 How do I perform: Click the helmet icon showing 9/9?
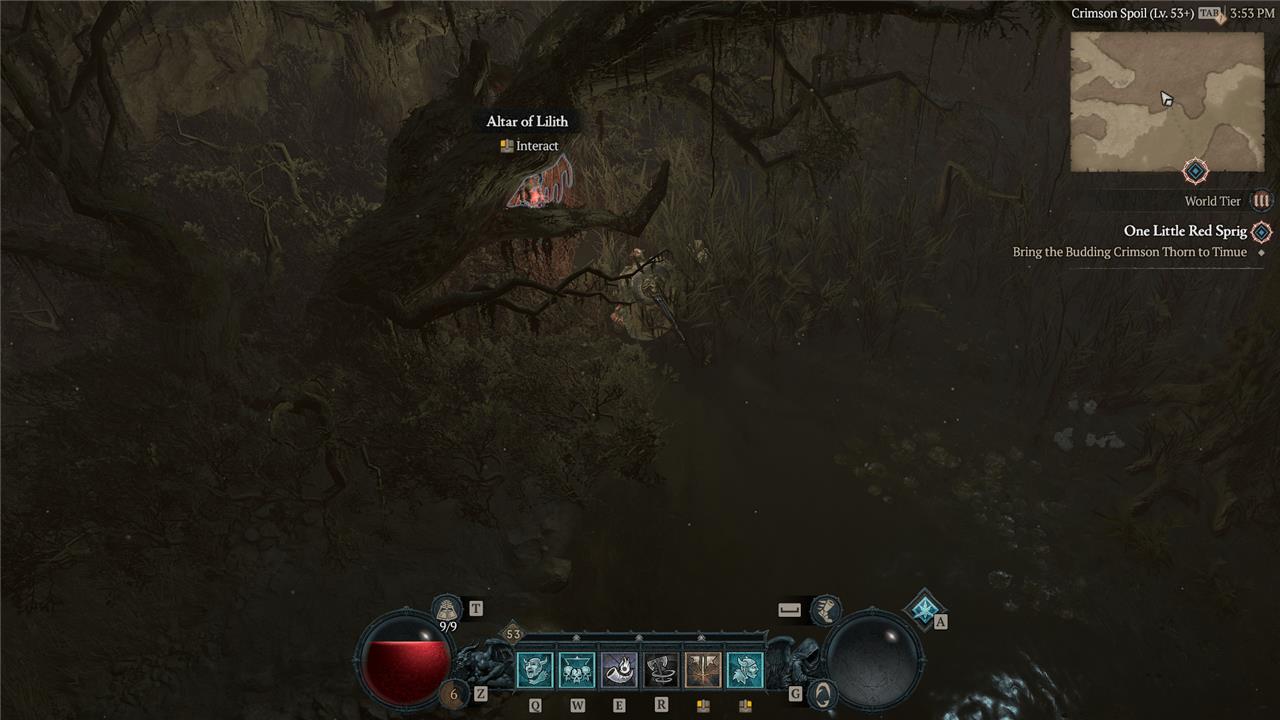(447, 609)
